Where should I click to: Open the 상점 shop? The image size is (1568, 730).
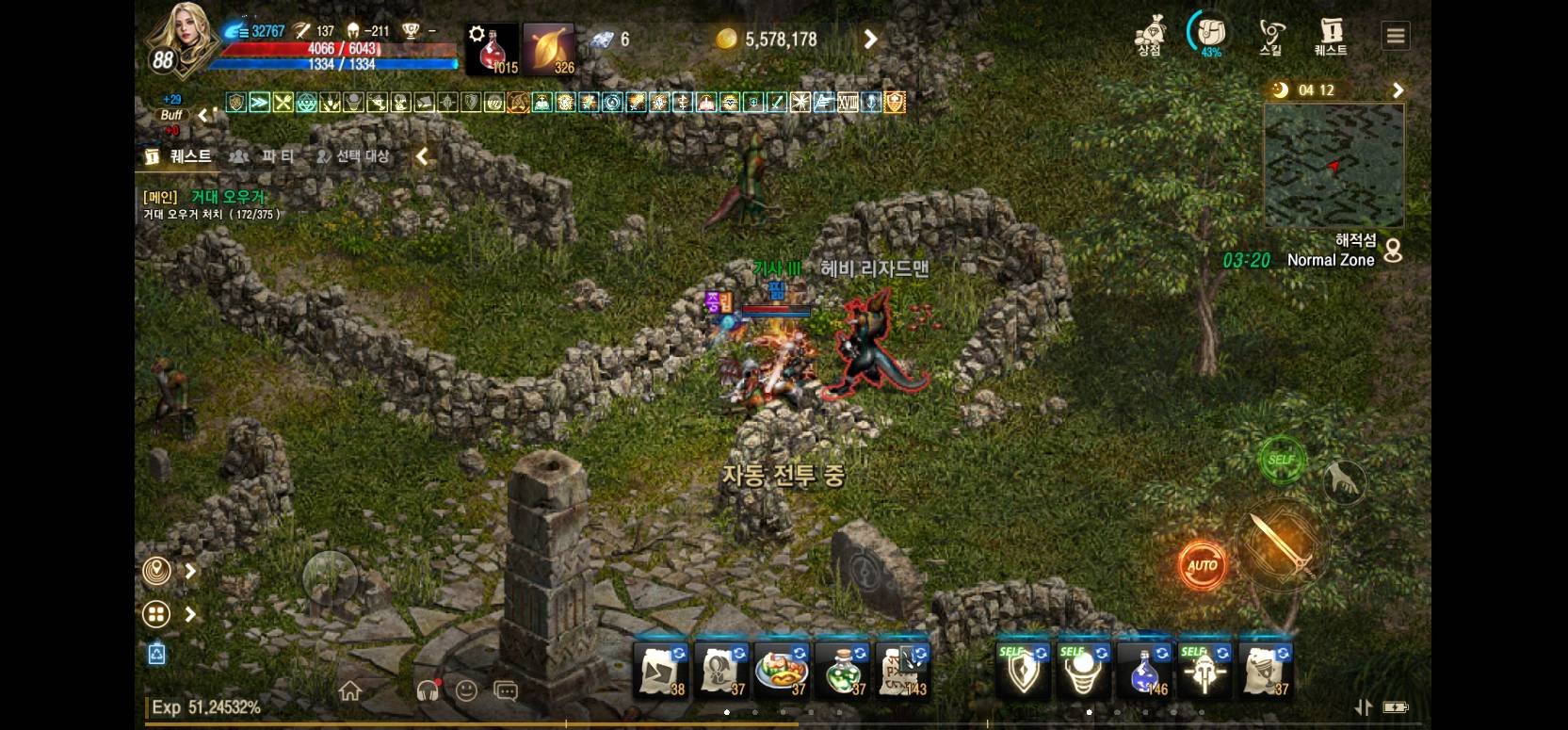(x=1149, y=38)
